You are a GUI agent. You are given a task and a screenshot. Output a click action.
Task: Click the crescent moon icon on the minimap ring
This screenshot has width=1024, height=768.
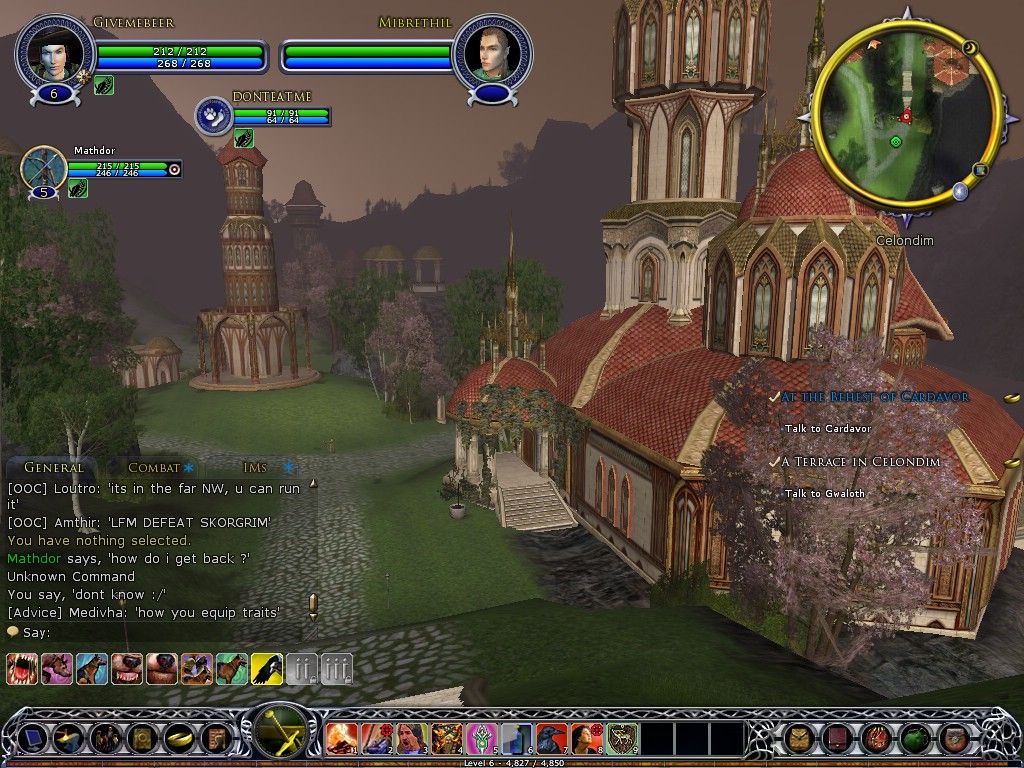969,47
